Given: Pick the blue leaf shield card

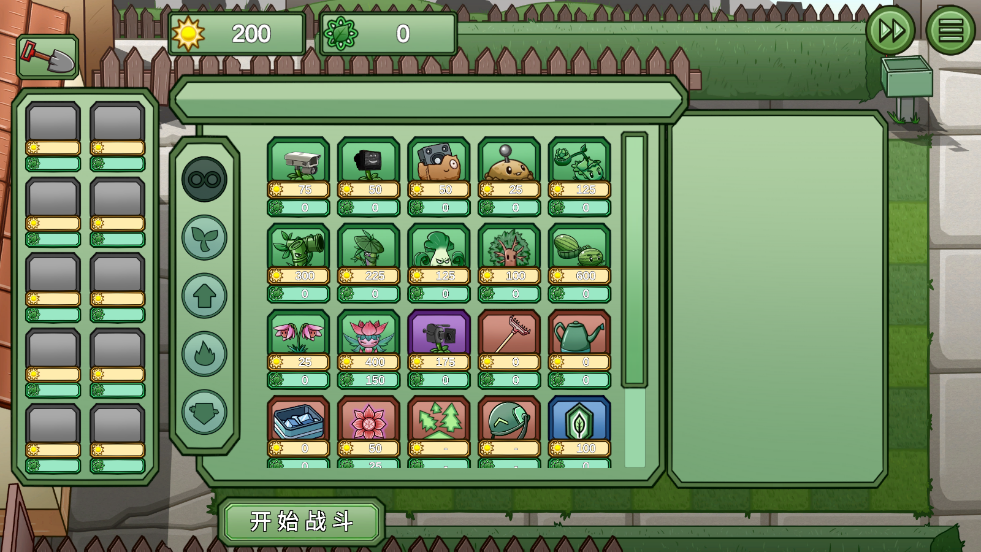Looking at the screenshot, I should (579, 420).
